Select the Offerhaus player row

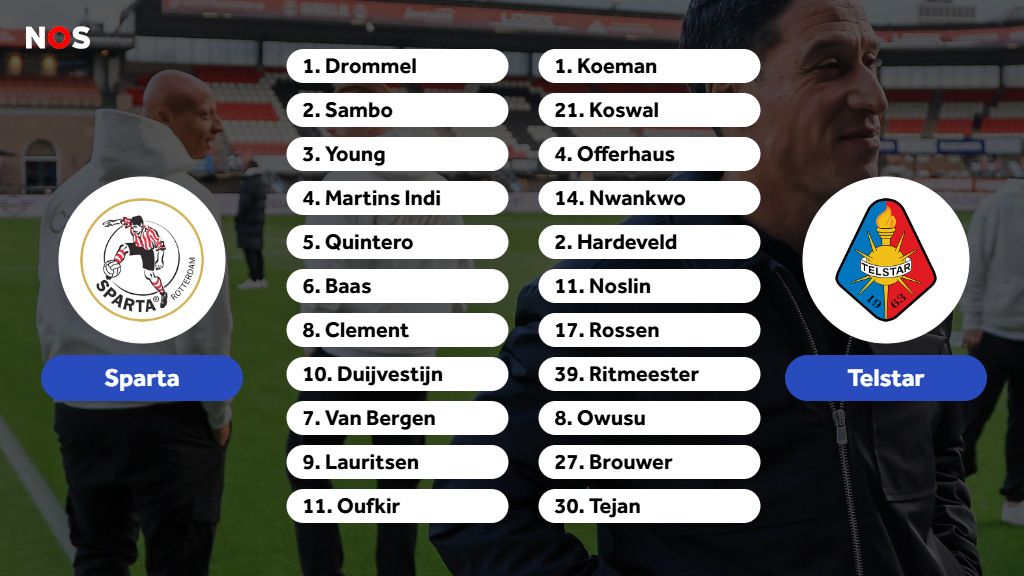coord(649,154)
